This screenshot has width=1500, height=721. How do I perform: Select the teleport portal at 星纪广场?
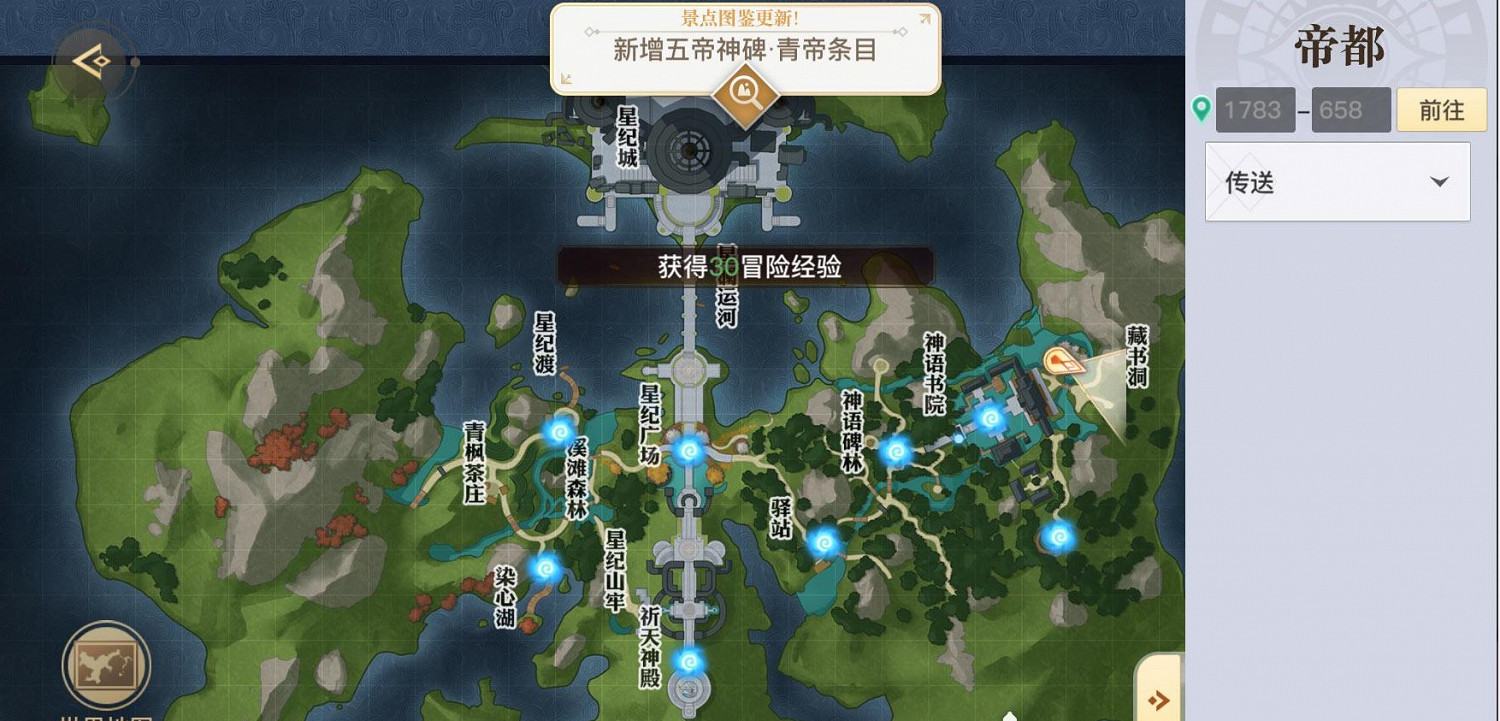click(x=690, y=451)
